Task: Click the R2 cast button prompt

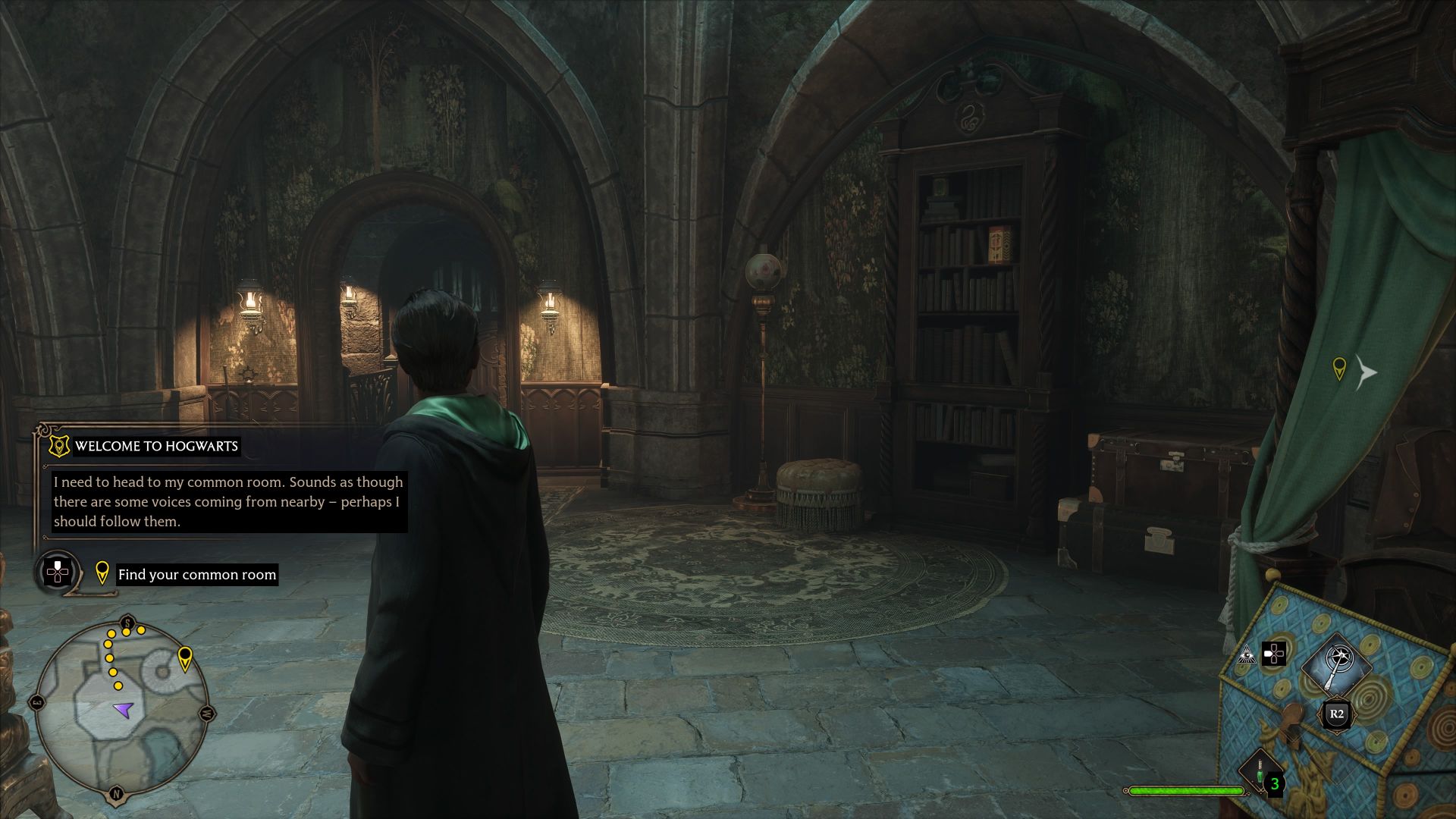Action: (1336, 714)
